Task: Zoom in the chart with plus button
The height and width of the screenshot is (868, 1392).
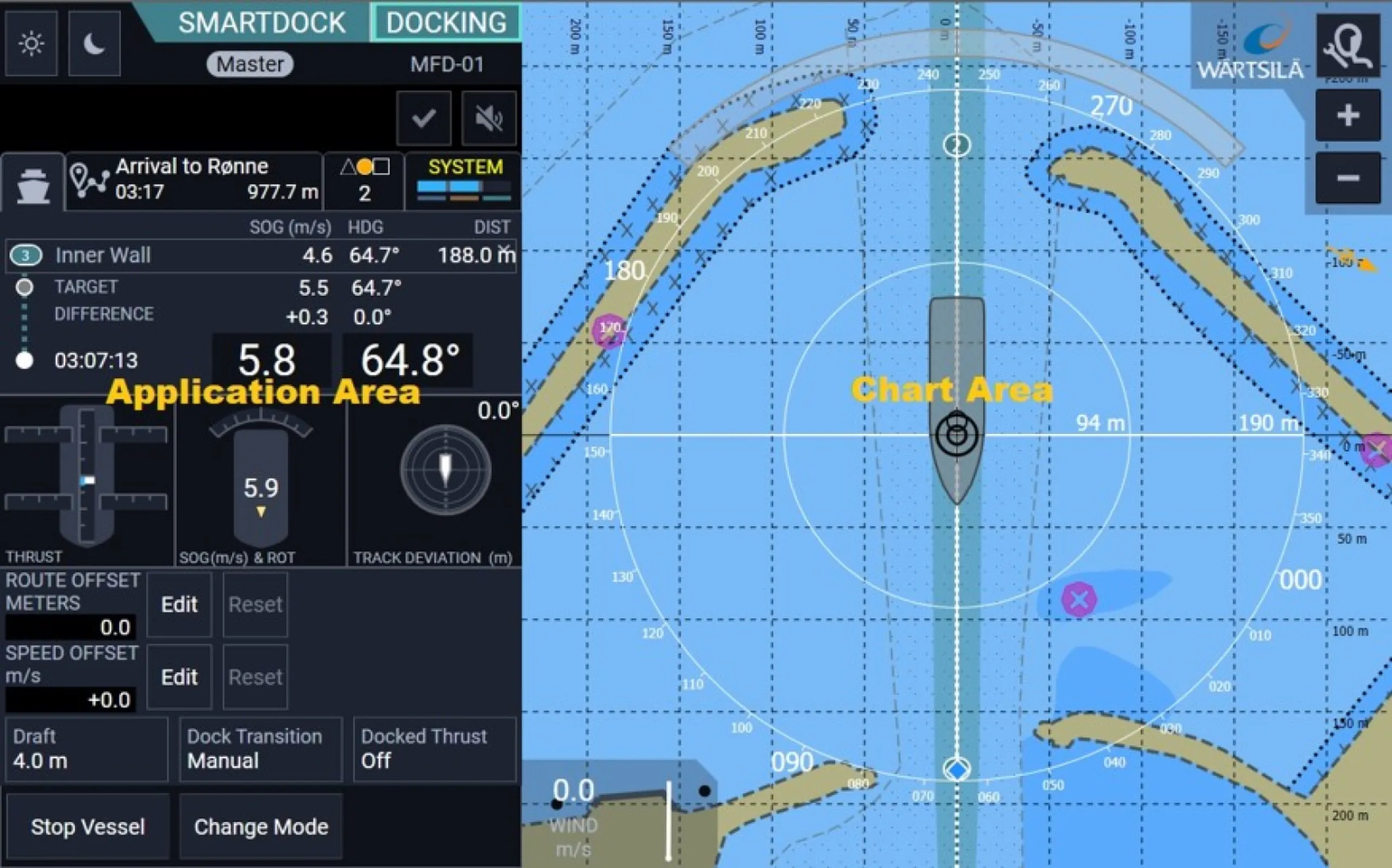Action: [x=1348, y=116]
